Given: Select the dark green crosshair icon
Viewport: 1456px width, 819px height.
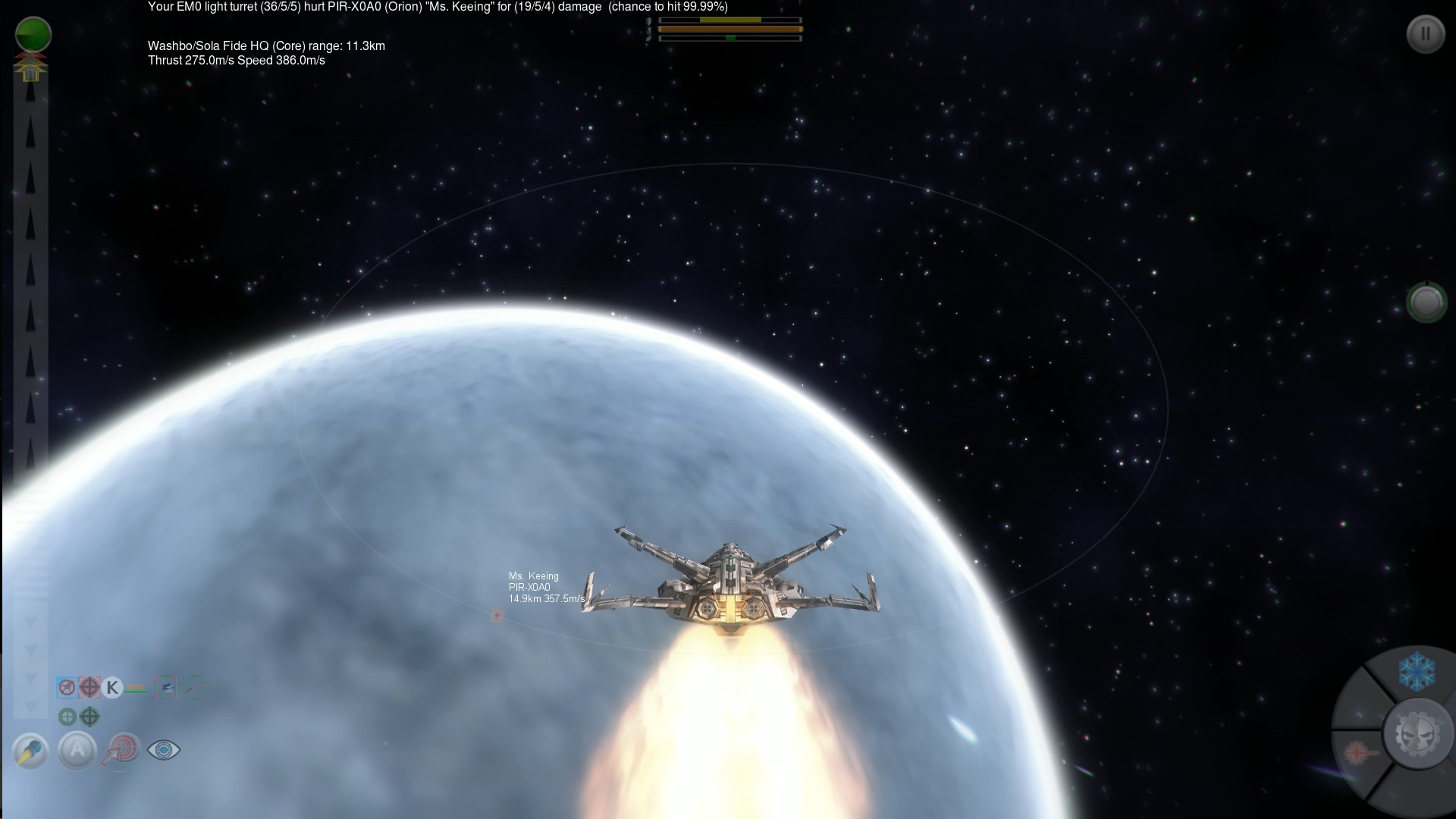Looking at the screenshot, I should tap(89, 717).
